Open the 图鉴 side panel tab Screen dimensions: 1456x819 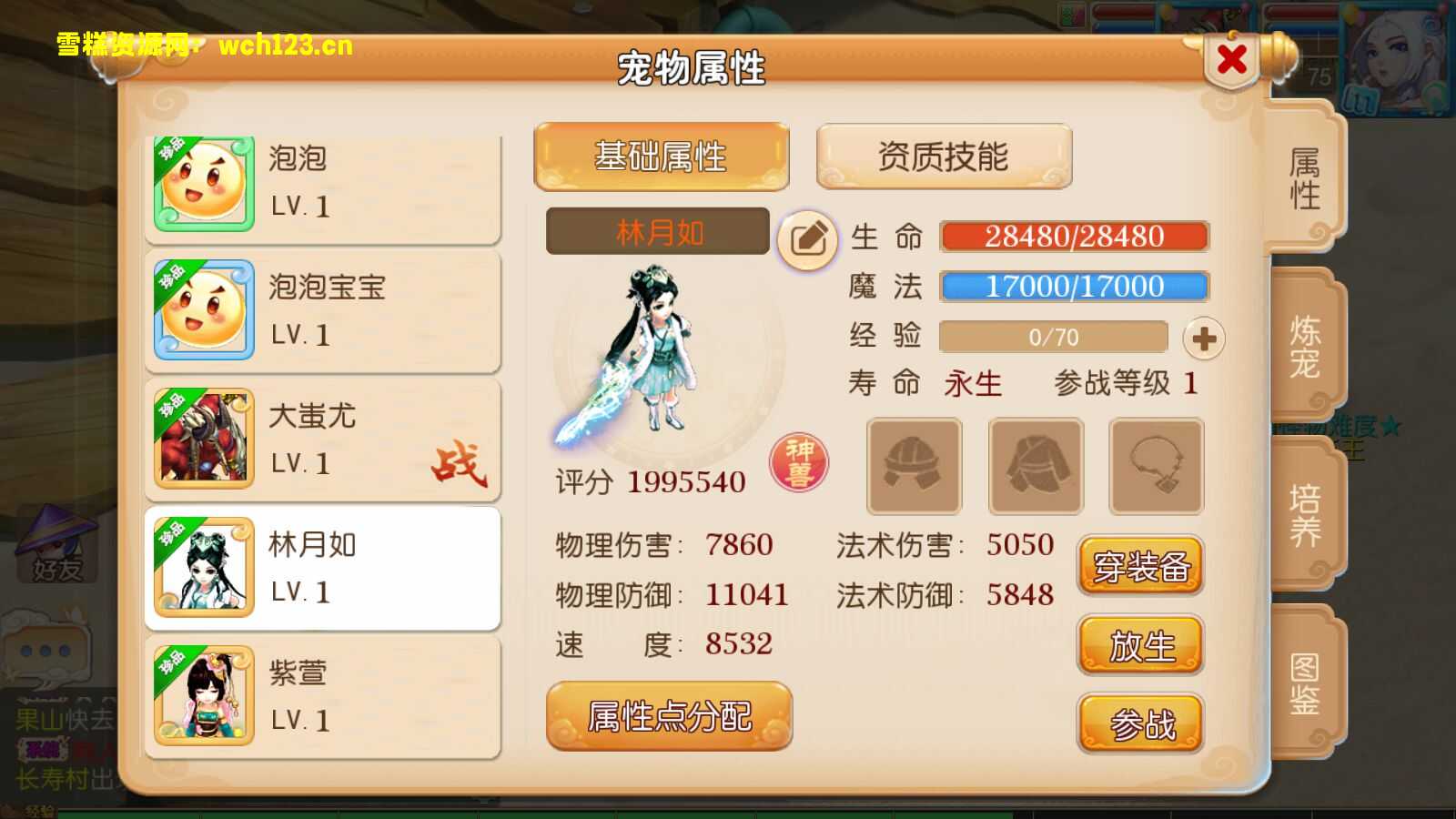(1303, 682)
